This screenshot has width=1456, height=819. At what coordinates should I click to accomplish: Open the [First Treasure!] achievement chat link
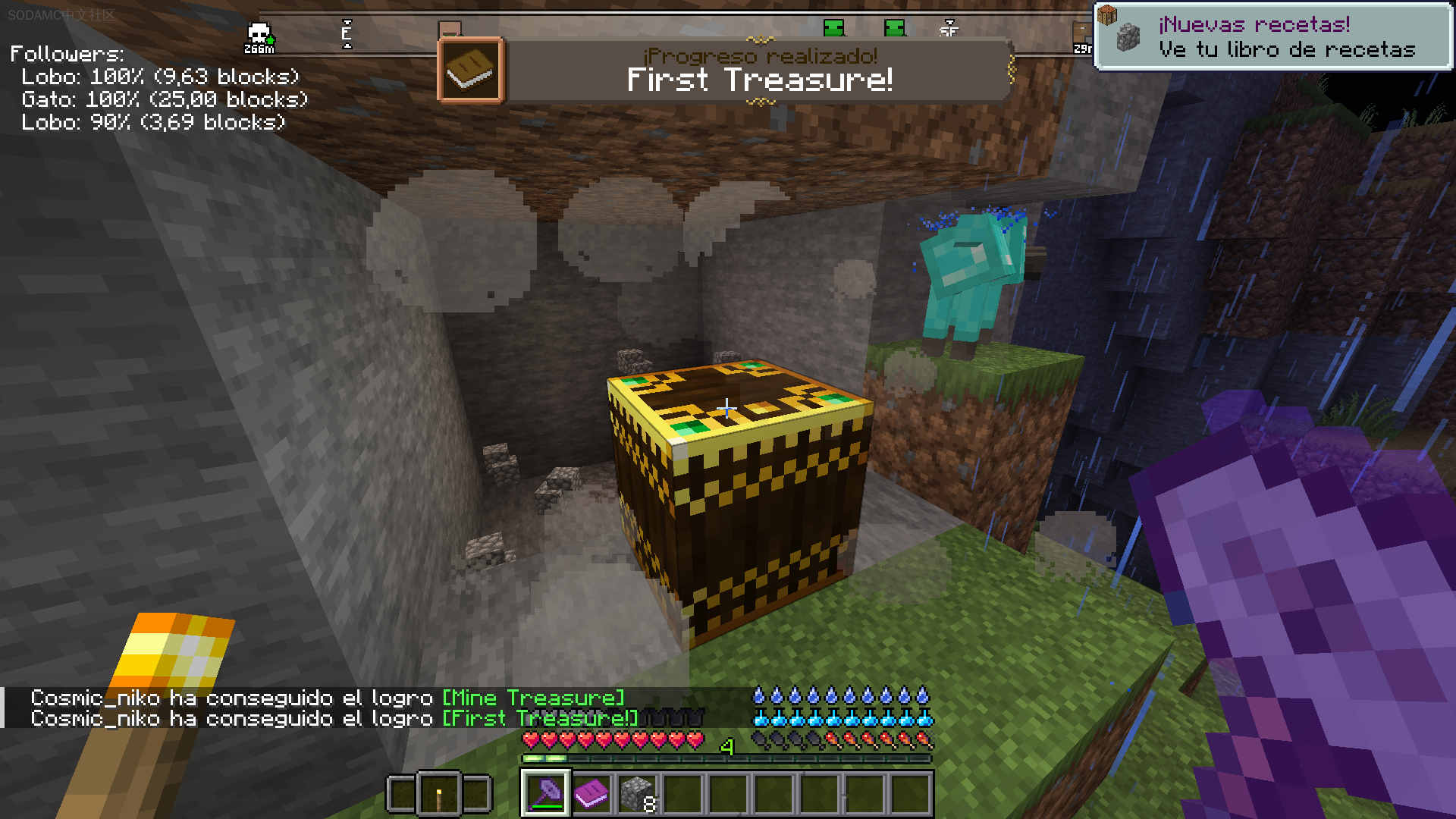click(541, 718)
